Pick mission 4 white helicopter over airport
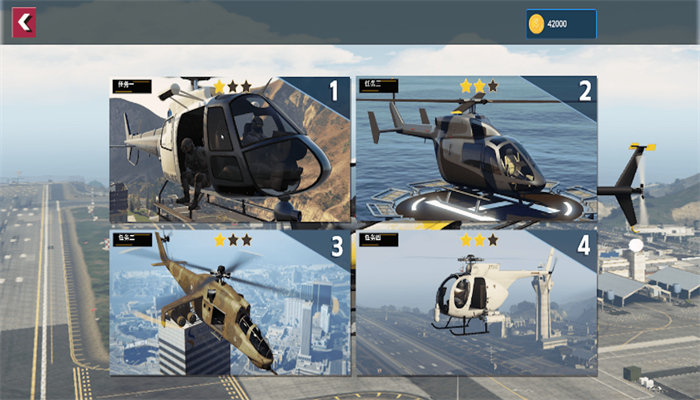The image size is (700, 400). (x=476, y=303)
